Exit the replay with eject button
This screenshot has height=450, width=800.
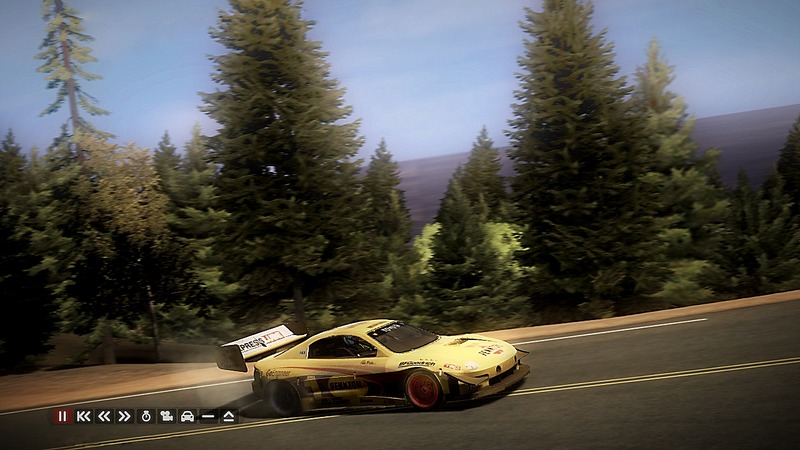click(x=228, y=416)
